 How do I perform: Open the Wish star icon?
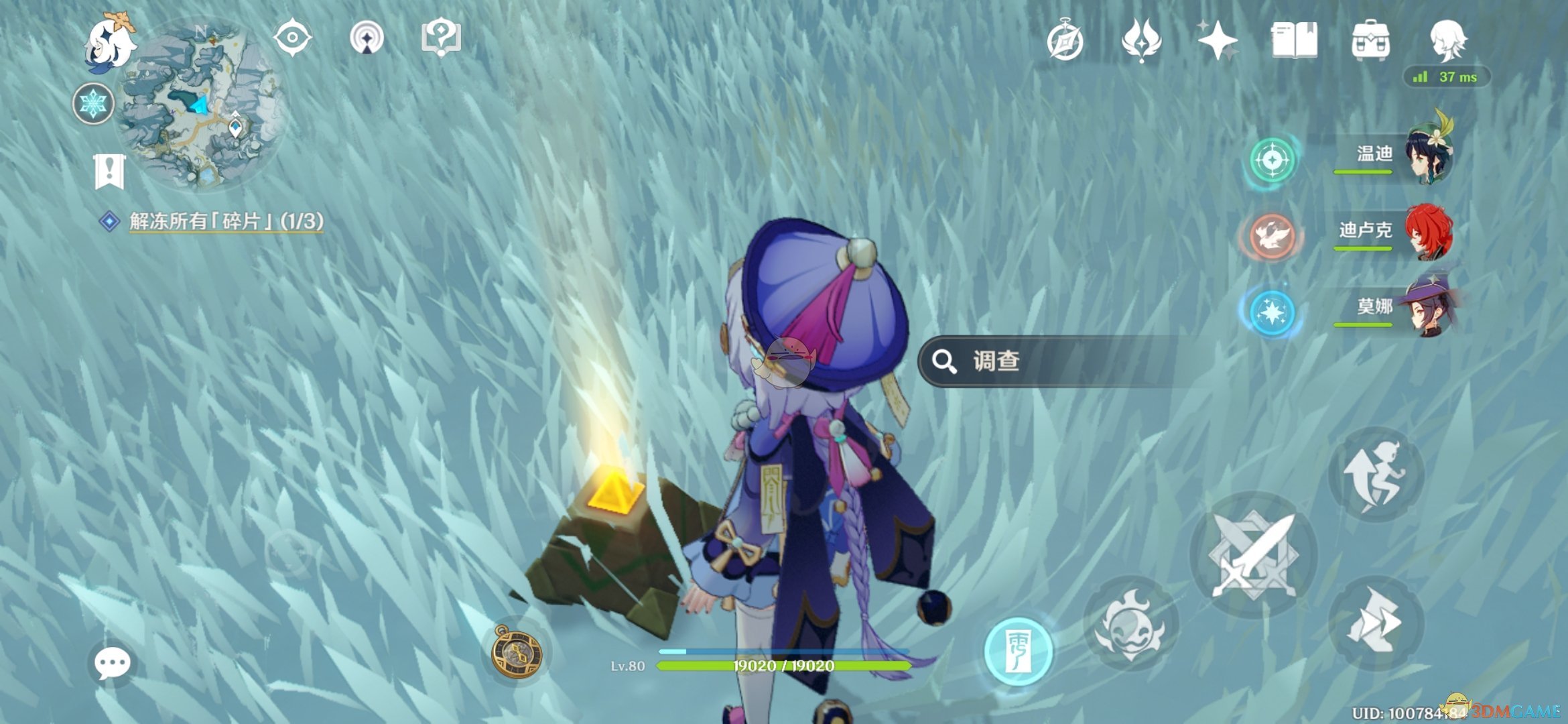[x=1216, y=42]
